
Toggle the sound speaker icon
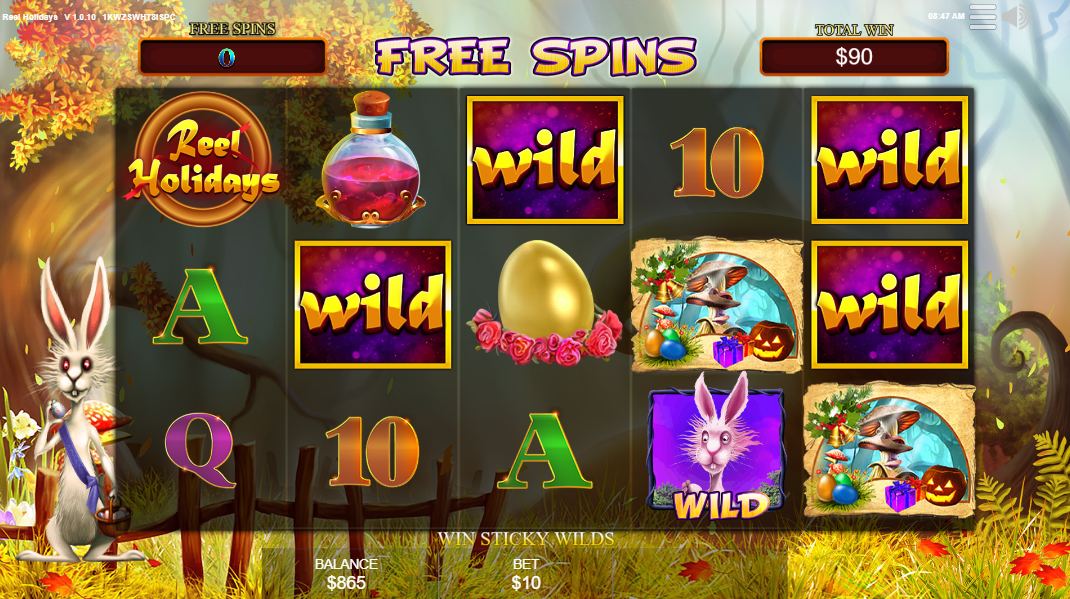(x=1018, y=17)
